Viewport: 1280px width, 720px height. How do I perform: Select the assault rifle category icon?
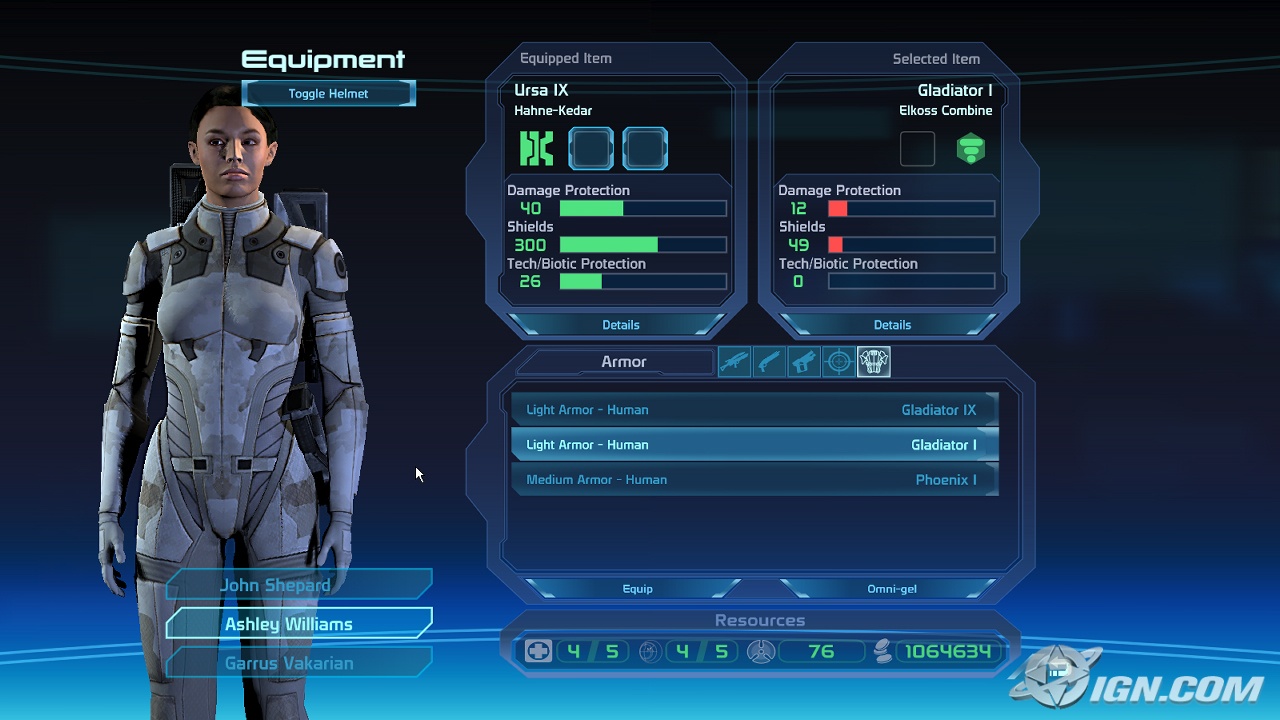(x=734, y=361)
